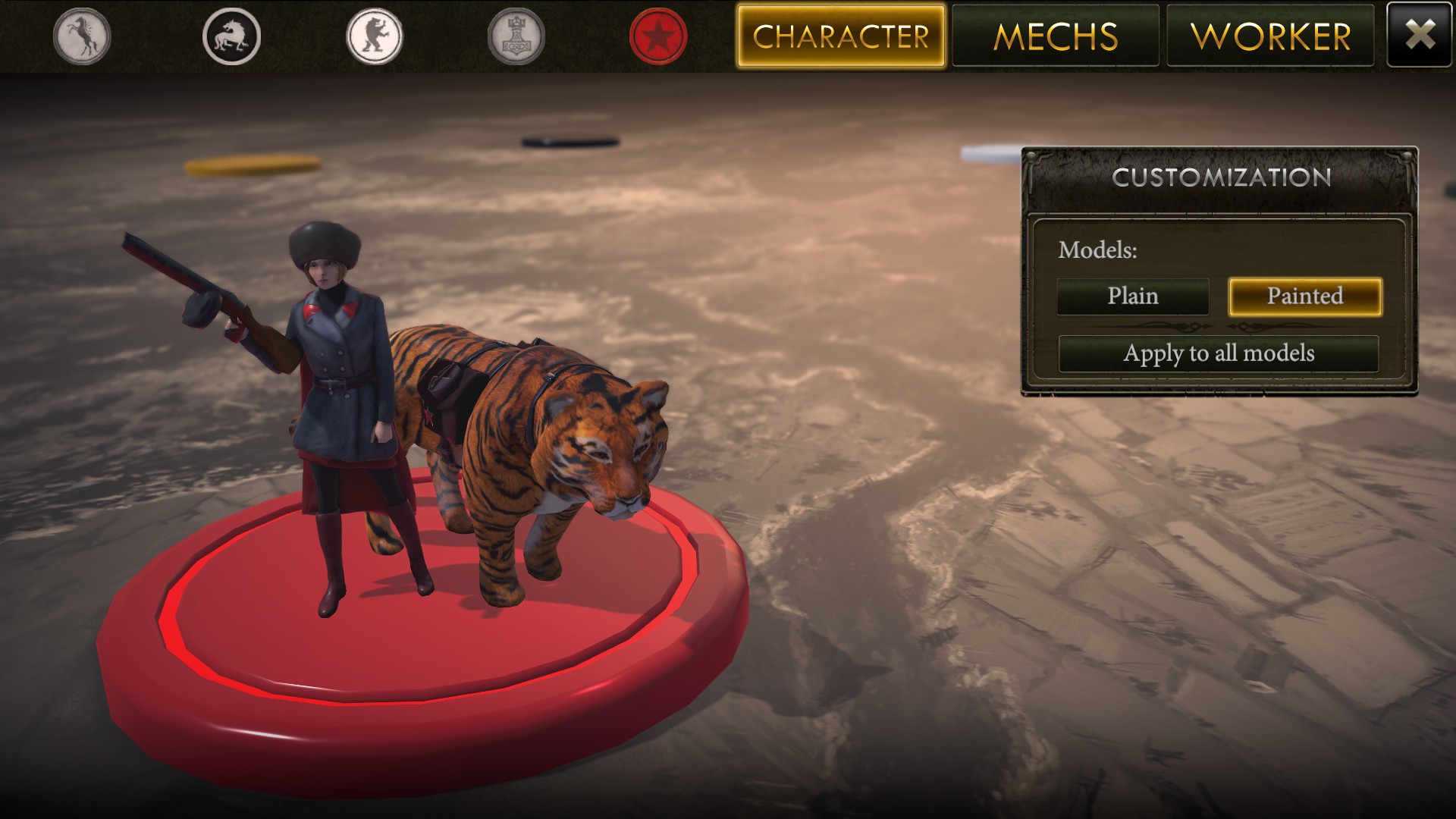1456x819 pixels.
Task: Enable the Plain model style
Action: pyautogui.click(x=1131, y=297)
